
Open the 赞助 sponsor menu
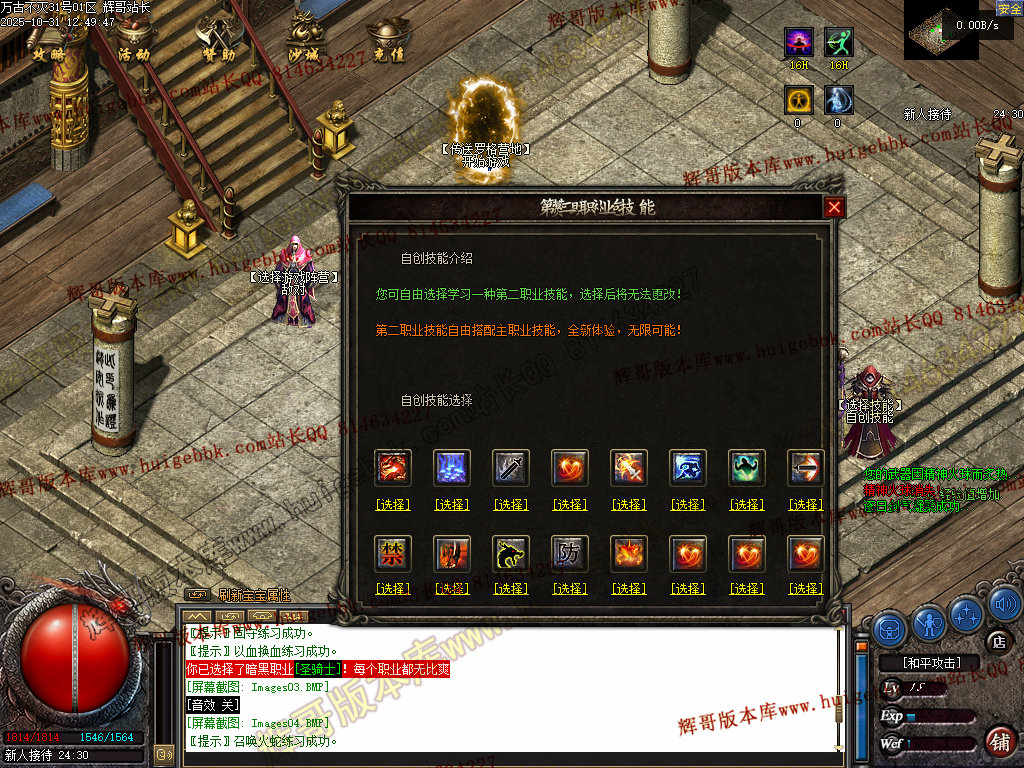(x=217, y=38)
